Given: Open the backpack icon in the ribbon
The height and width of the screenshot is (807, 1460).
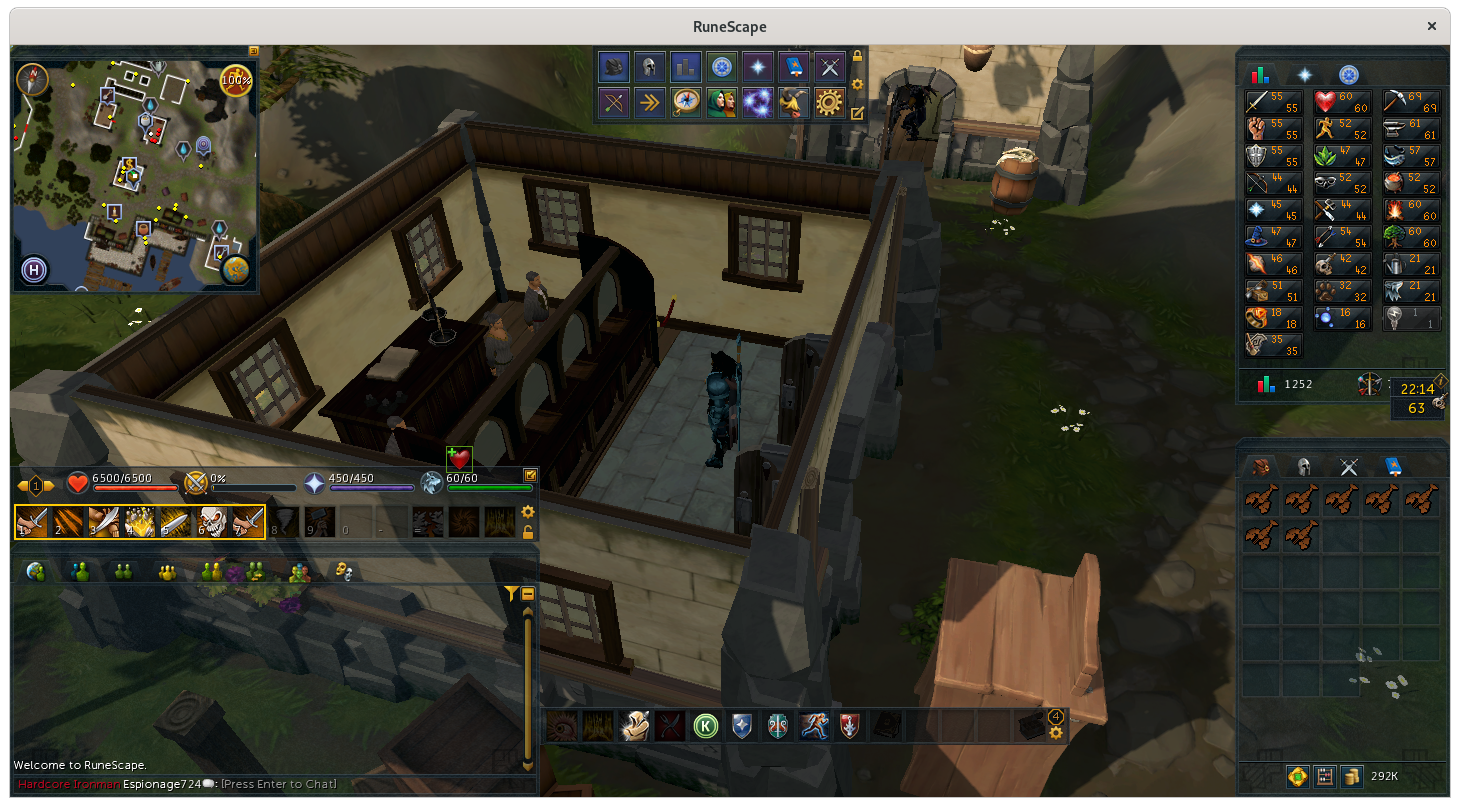Looking at the screenshot, I should (x=613, y=67).
